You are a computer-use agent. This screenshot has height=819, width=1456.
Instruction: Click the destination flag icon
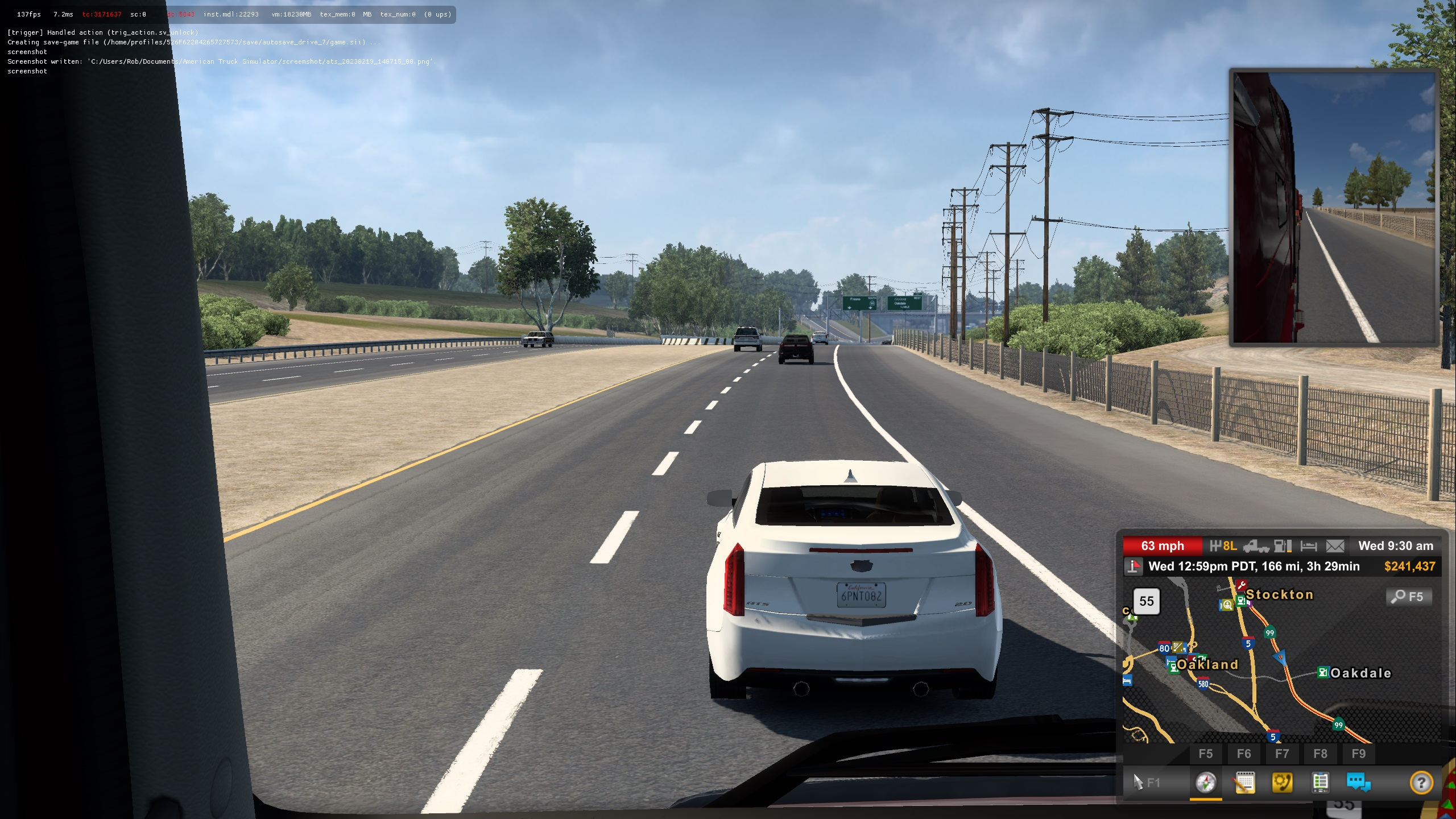click(x=1134, y=566)
